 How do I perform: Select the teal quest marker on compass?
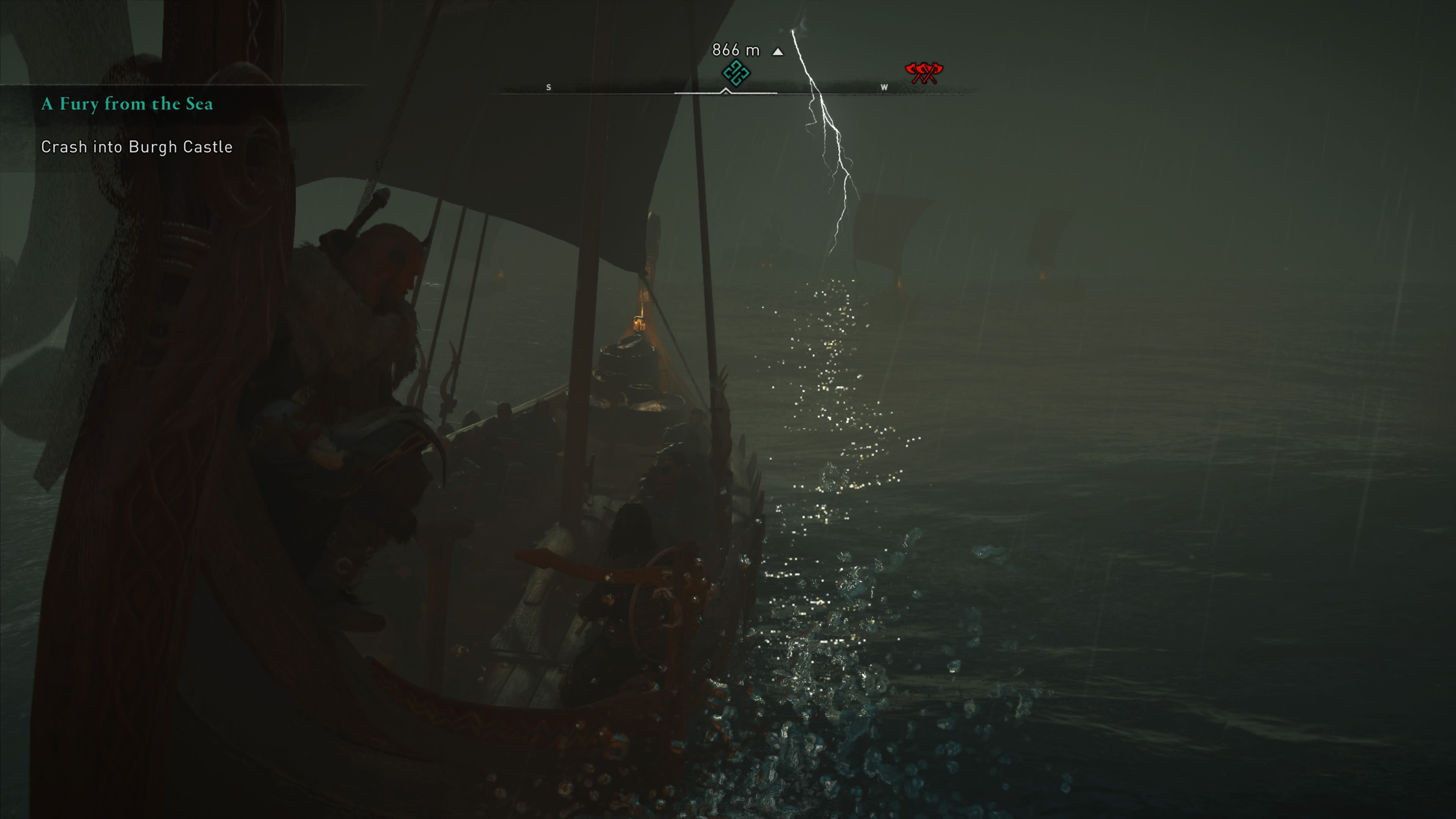735,73
